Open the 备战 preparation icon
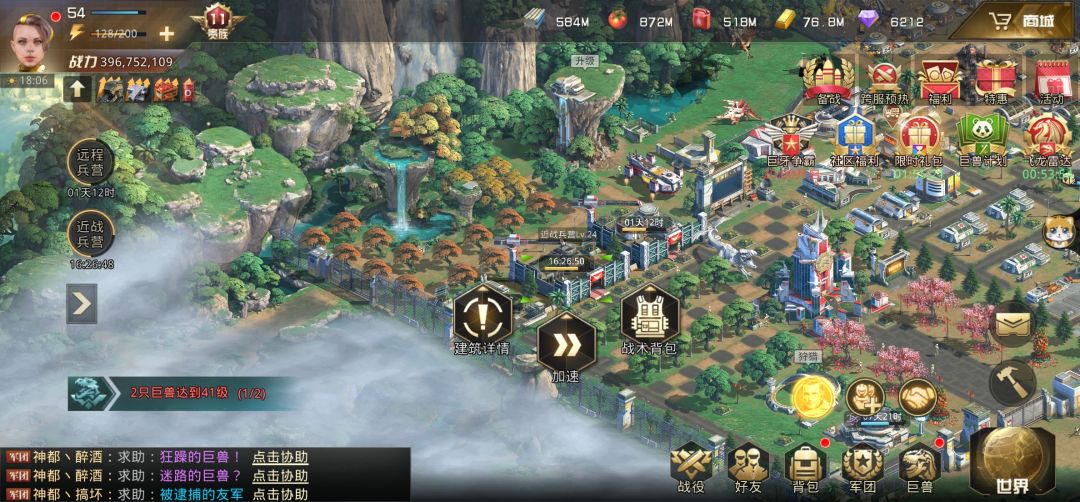The width and height of the screenshot is (1080, 502). pos(828,80)
